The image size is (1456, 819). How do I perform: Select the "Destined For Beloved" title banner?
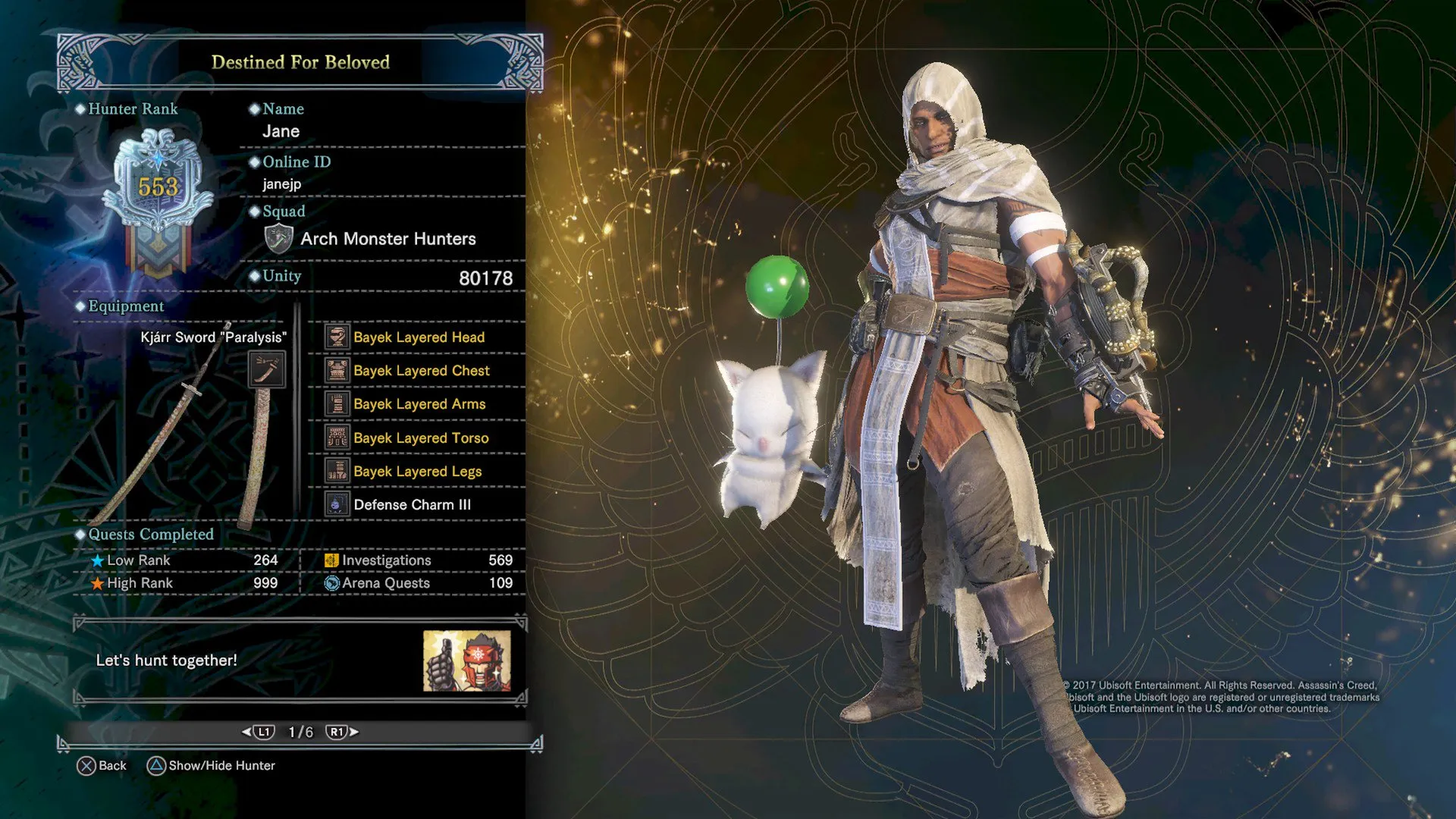(300, 62)
